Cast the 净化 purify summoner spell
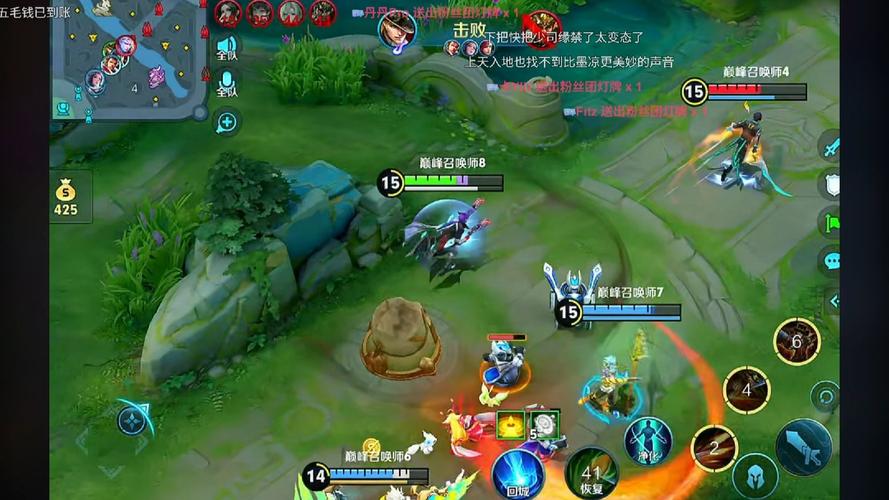889x500 pixels. (x=647, y=441)
